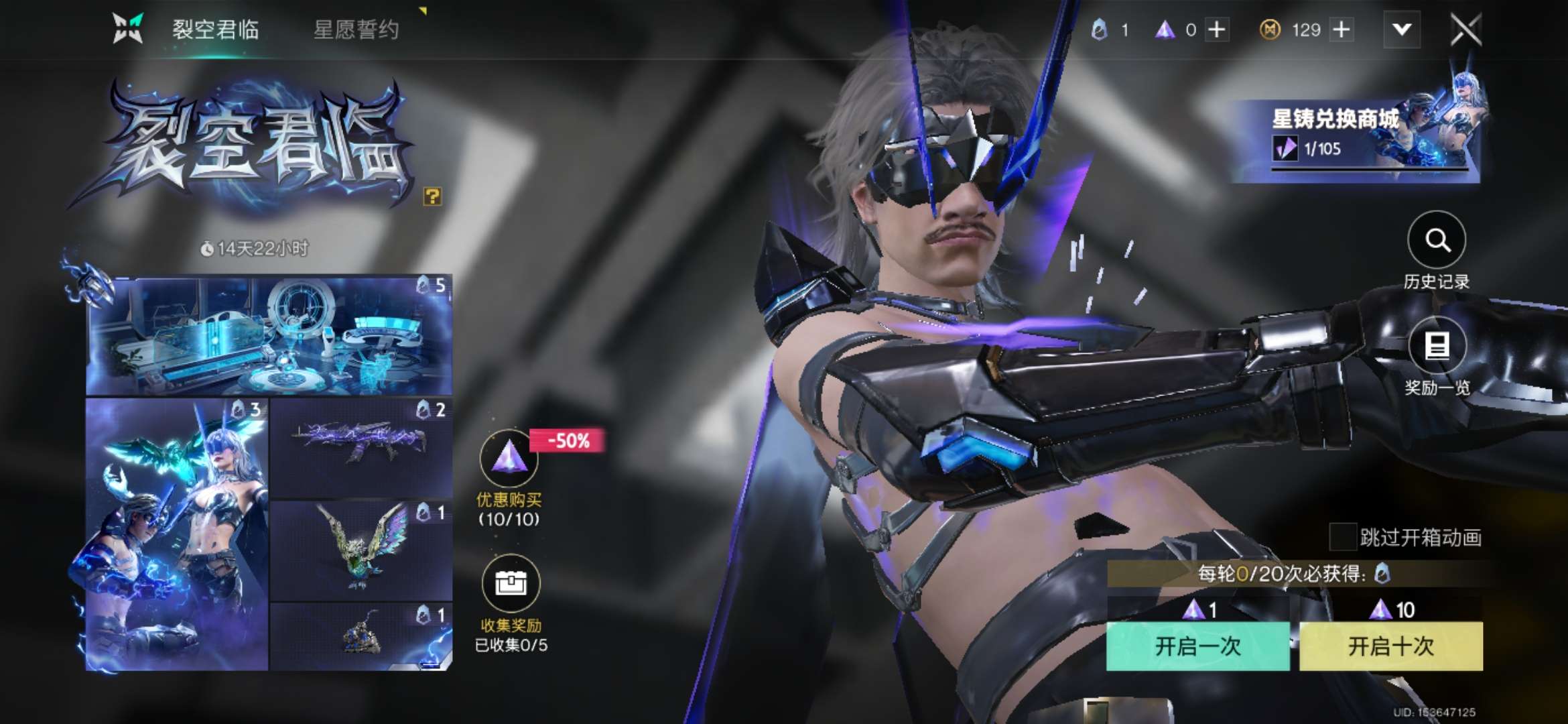Open the 星愿誓约 tab

pos(356,29)
